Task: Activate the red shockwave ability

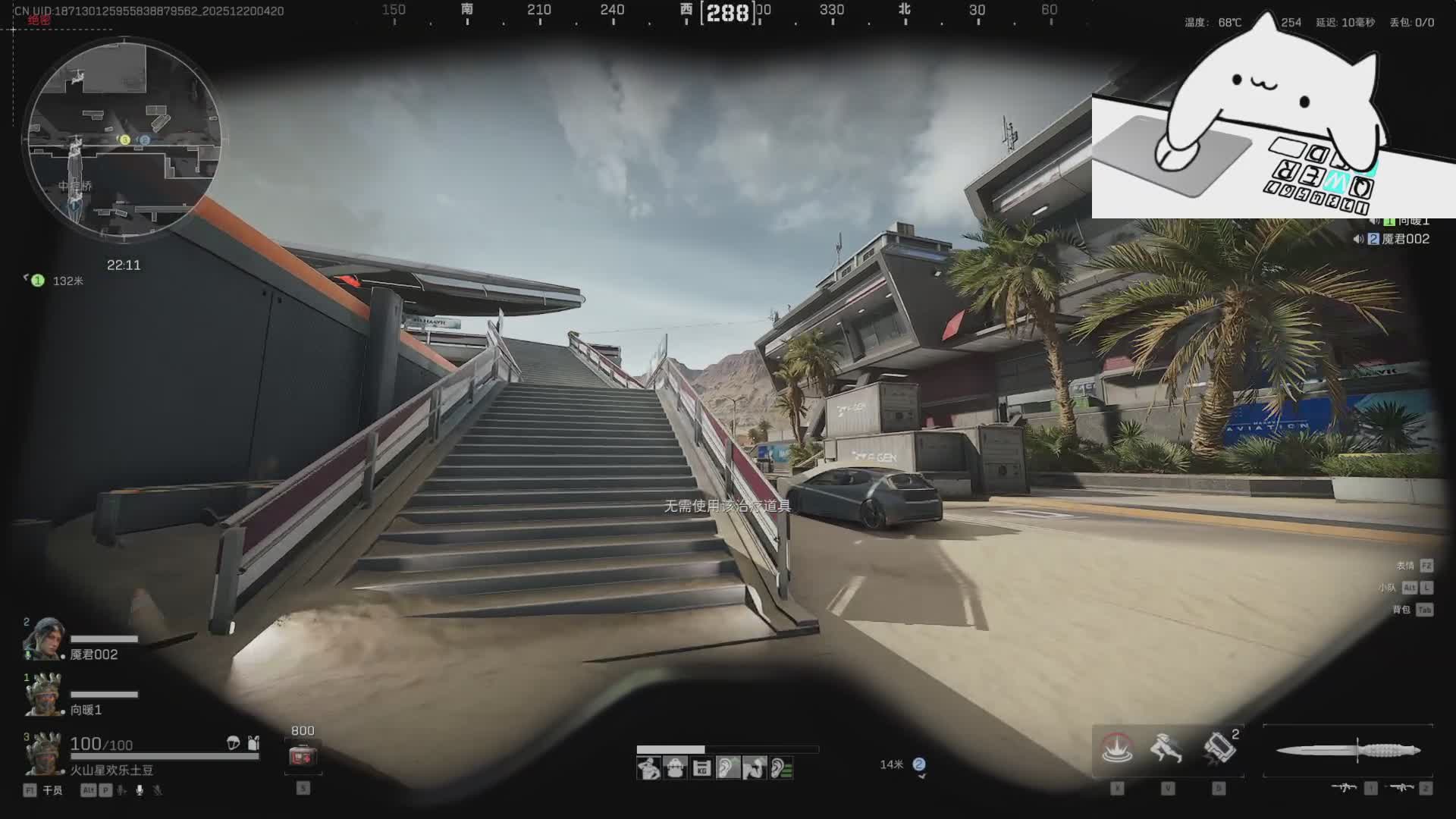Action: pyautogui.click(x=1117, y=749)
